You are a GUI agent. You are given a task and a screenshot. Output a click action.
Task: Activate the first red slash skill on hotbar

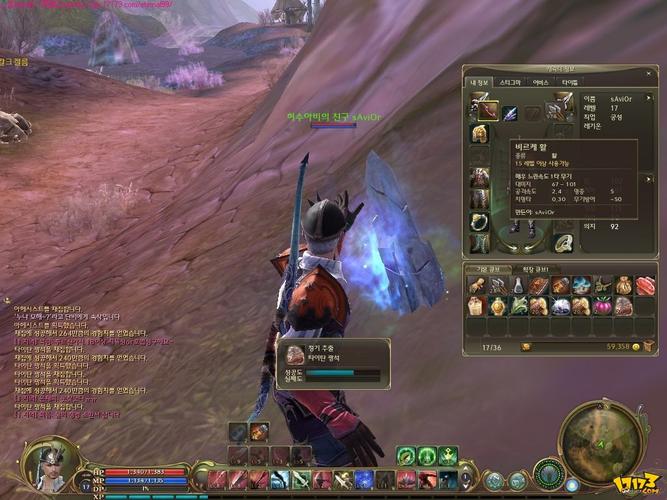217,480
